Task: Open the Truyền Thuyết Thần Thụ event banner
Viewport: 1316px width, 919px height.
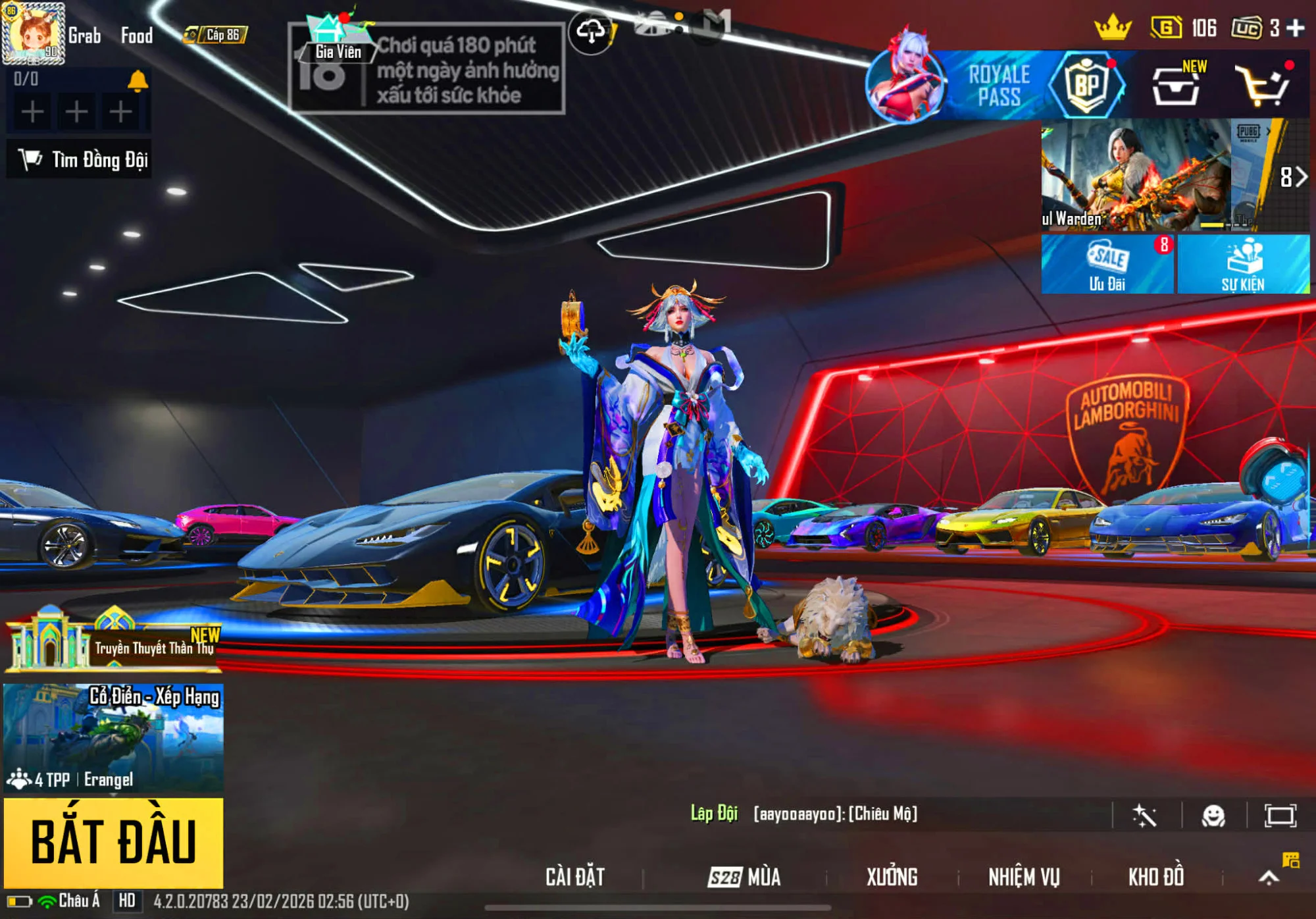Action: click(x=113, y=641)
